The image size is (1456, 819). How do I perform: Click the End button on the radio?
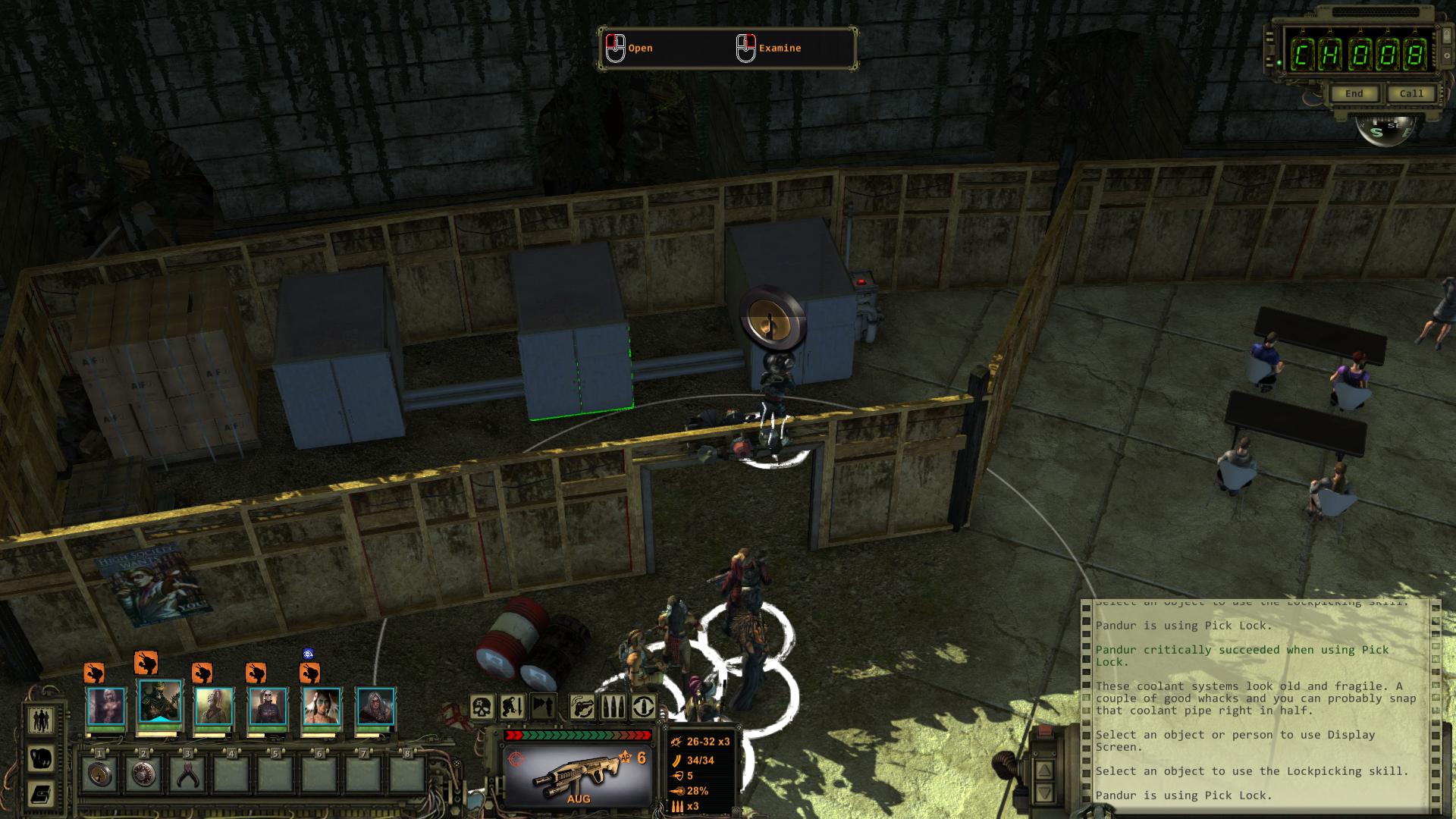1354,94
